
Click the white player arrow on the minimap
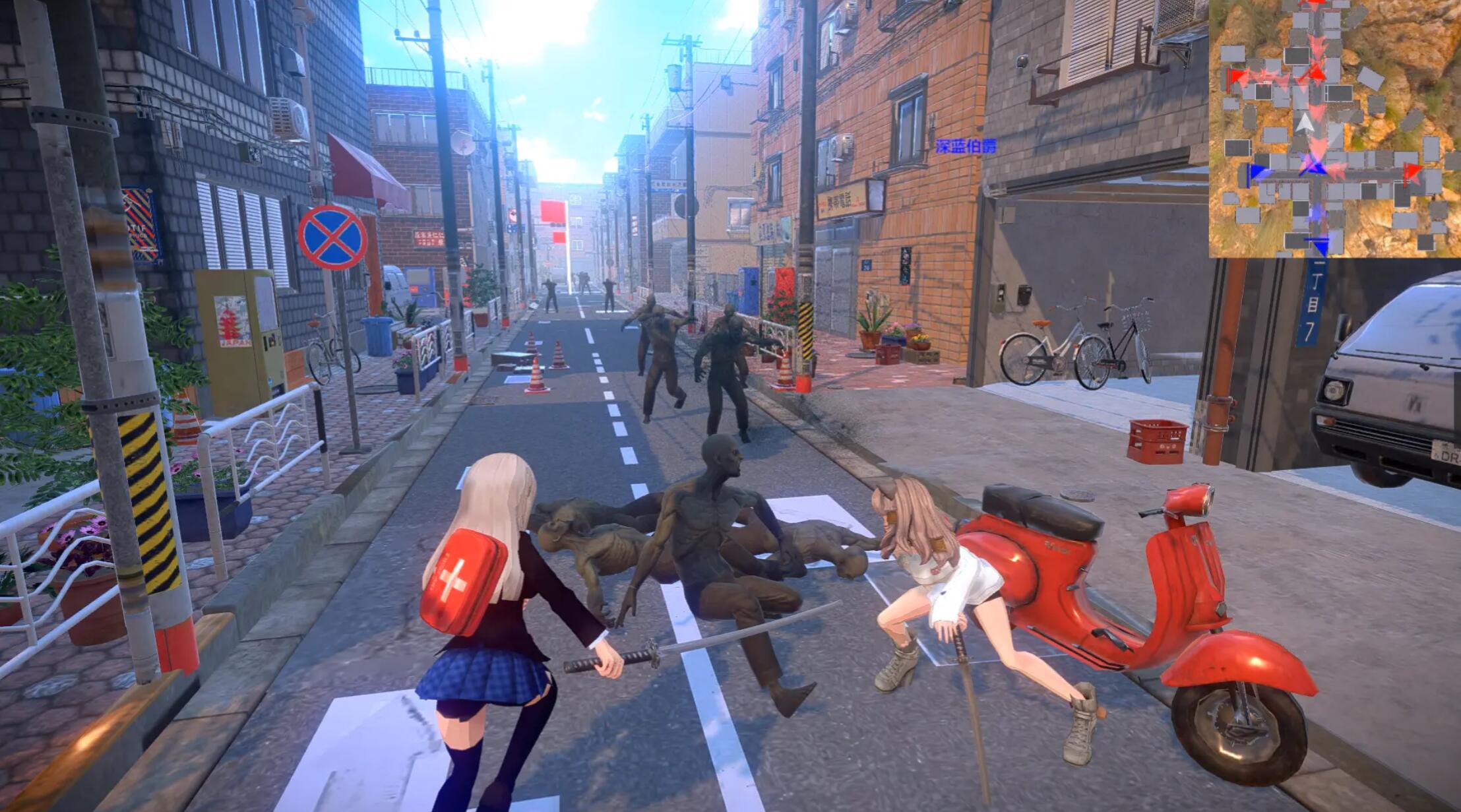click(1306, 124)
